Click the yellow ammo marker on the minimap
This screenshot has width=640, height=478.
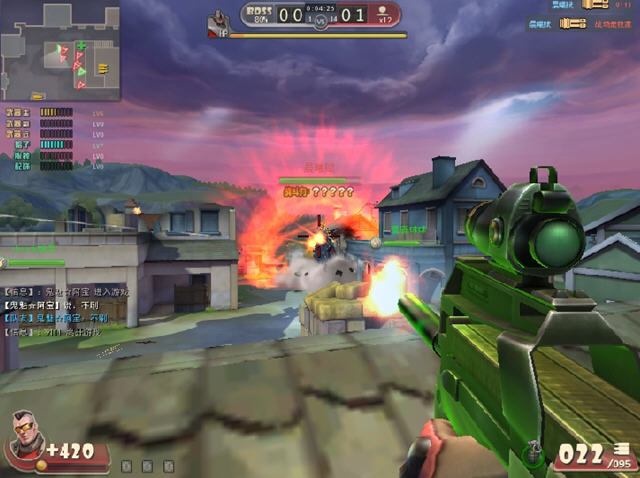coord(103,68)
